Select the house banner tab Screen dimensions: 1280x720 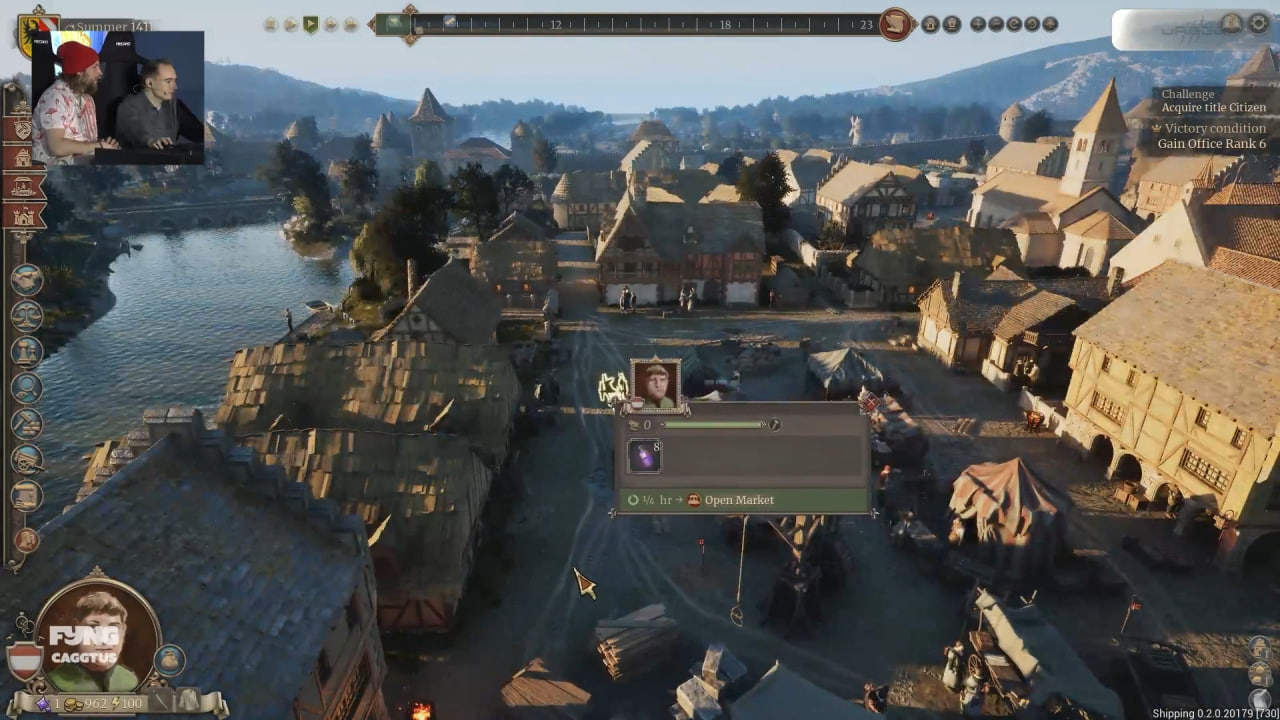[x=23, y=157]
